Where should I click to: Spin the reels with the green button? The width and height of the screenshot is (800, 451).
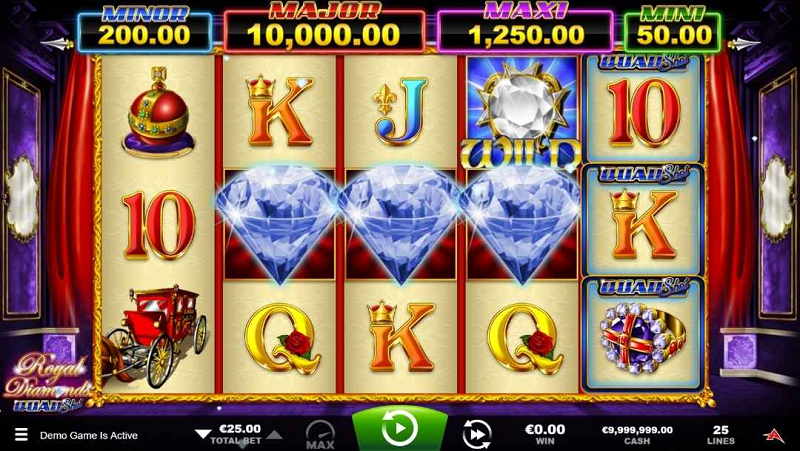pyautogui.click(x=399, y=430)
